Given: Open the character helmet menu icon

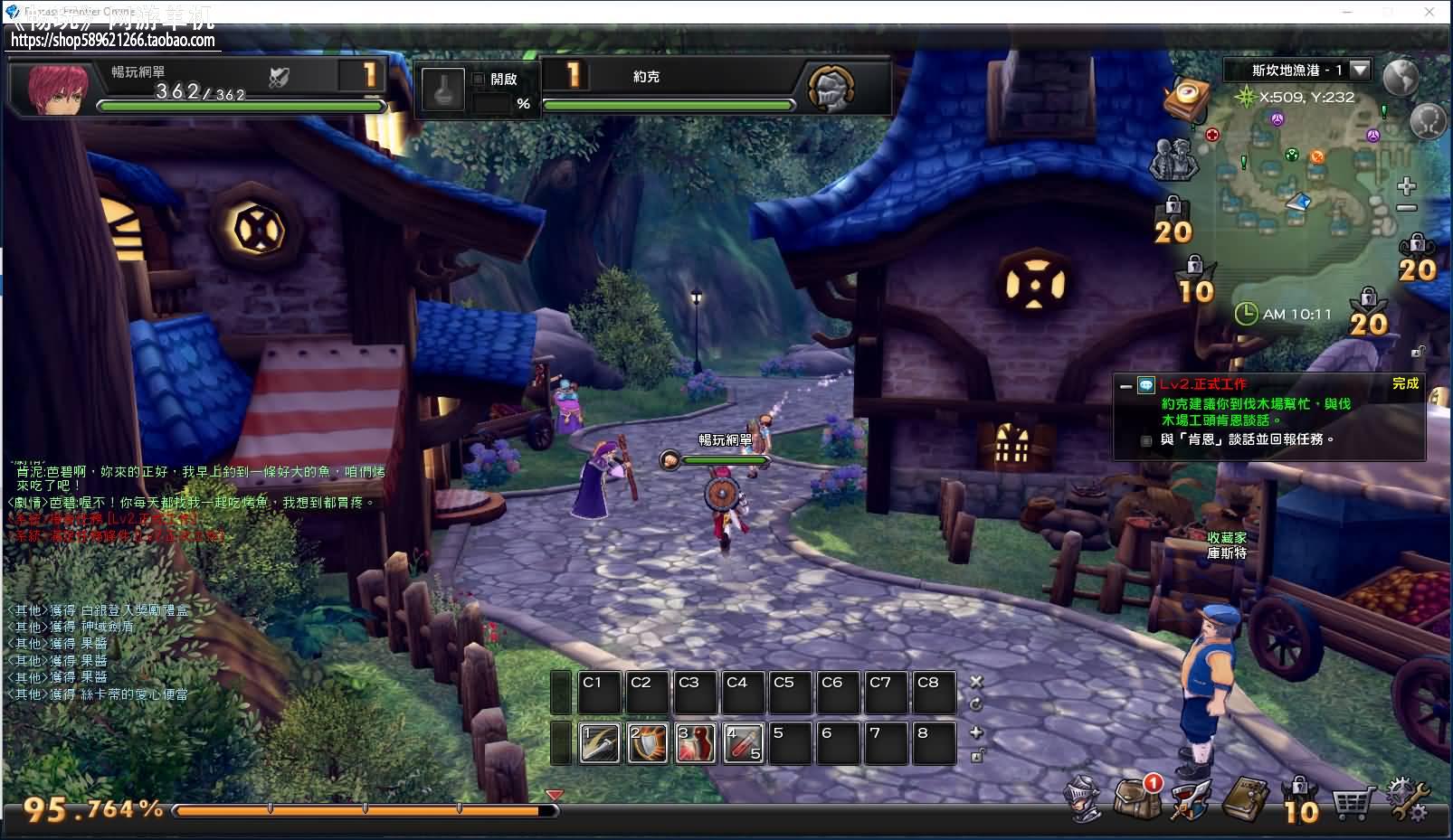Looking at the screenshot, I should 1084,798.
